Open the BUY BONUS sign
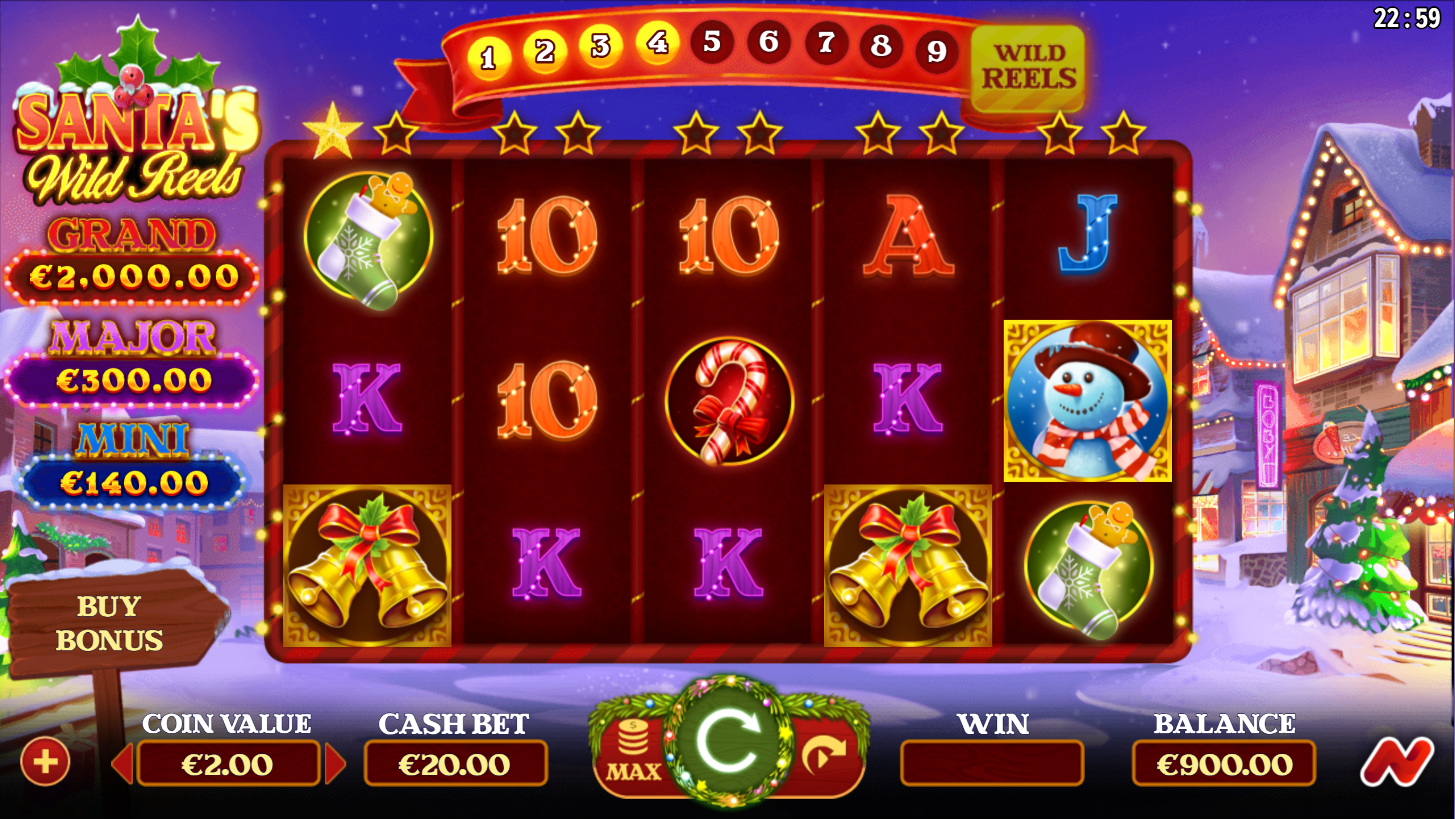 pyautogui.click(x=109, y=623)
